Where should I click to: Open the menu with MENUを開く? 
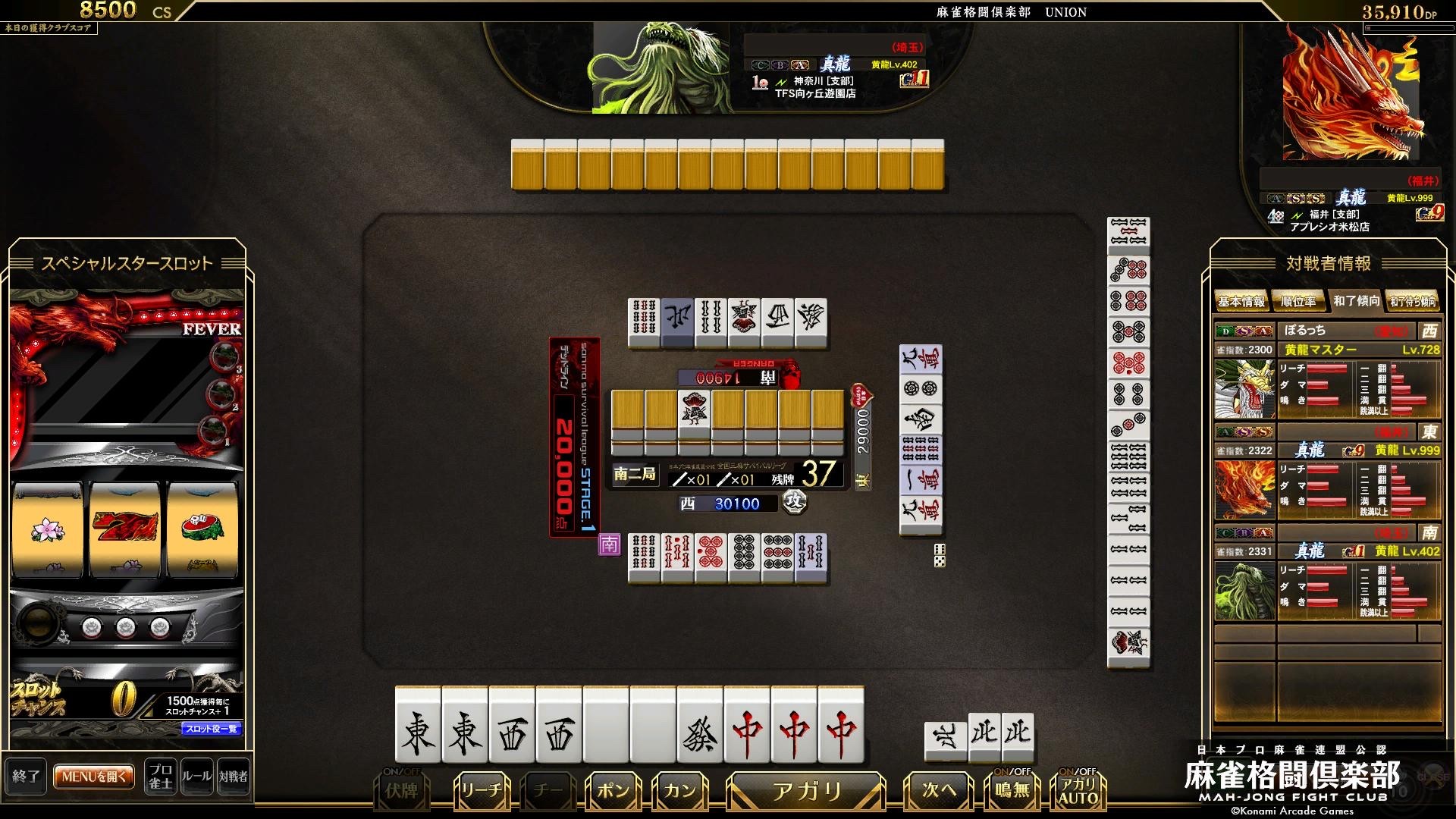pyautogui.click(x=94, y=777)
